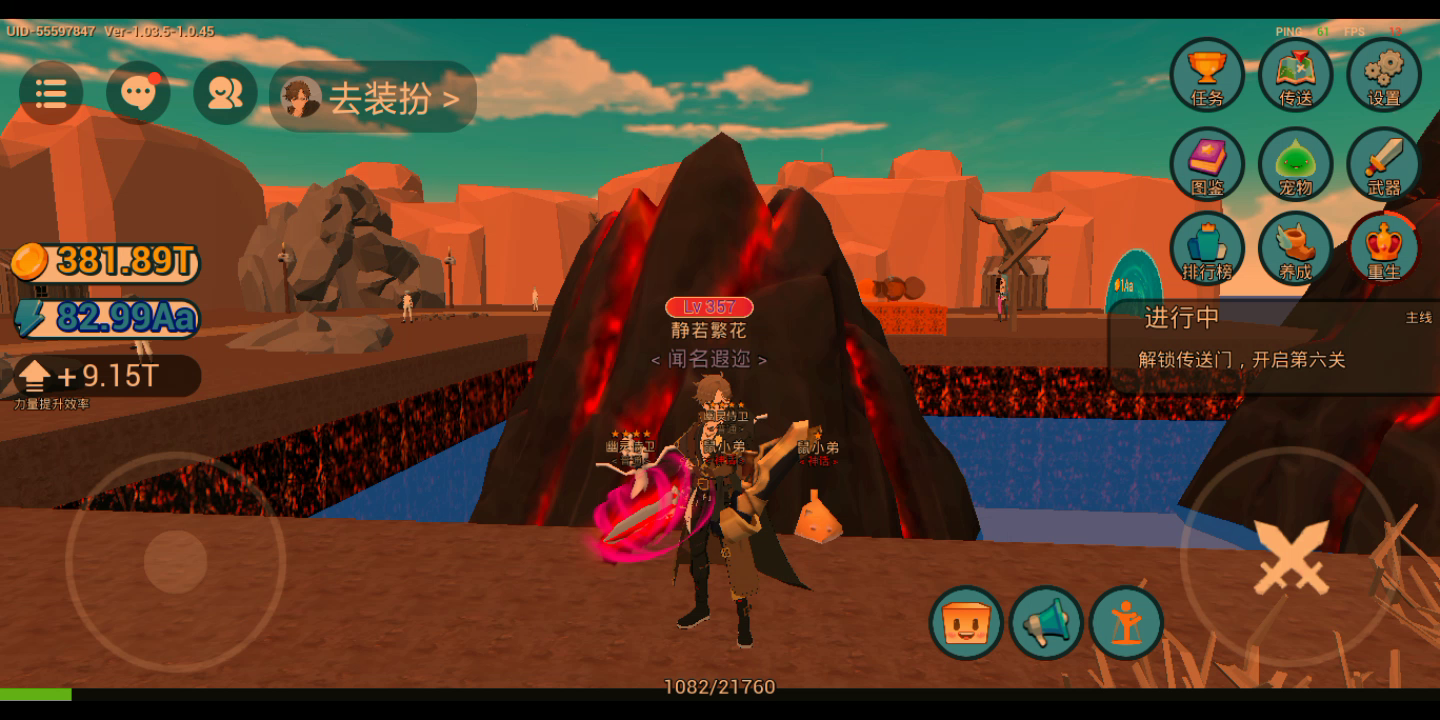This screenshot has height=720, width=1440.
Task: Open the chat bubble icon
Action: (138, 94)
